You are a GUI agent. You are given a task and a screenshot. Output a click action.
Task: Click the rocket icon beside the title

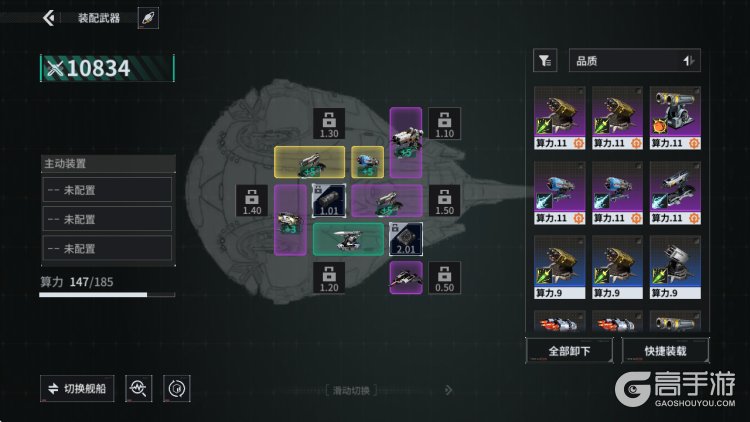click(147, 18)
